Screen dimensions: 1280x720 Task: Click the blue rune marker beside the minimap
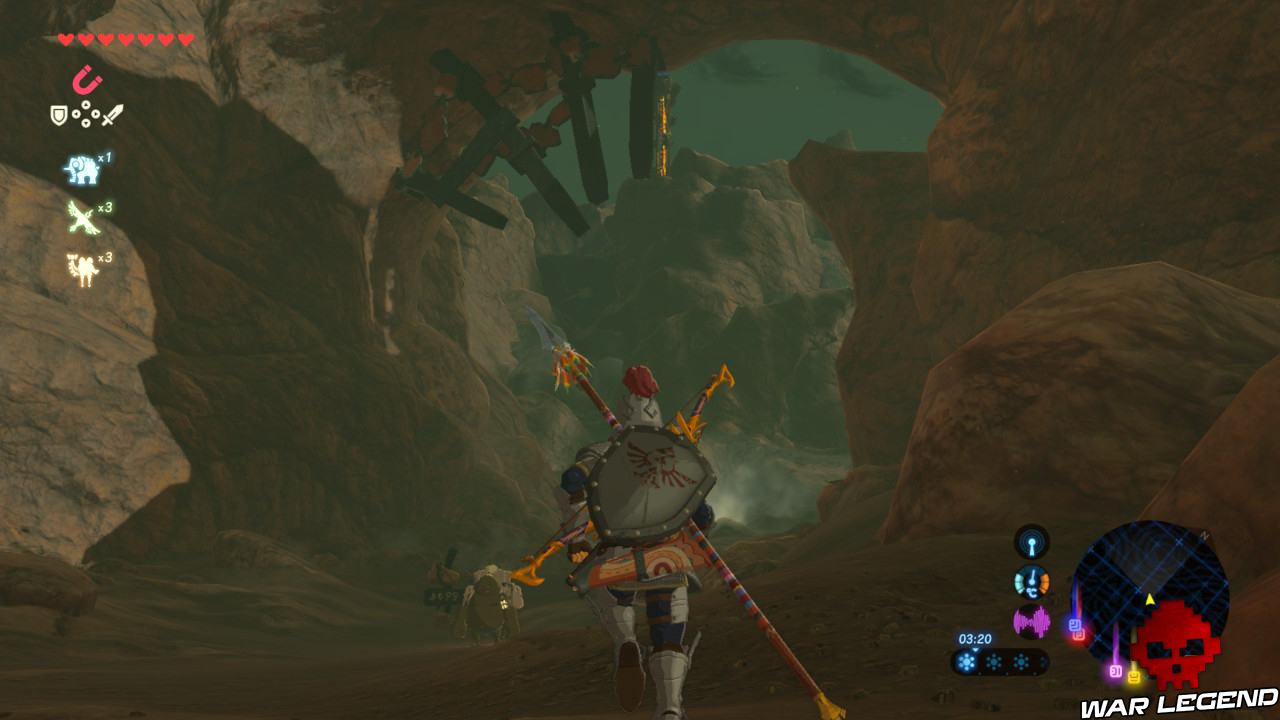coord(1076,625)
